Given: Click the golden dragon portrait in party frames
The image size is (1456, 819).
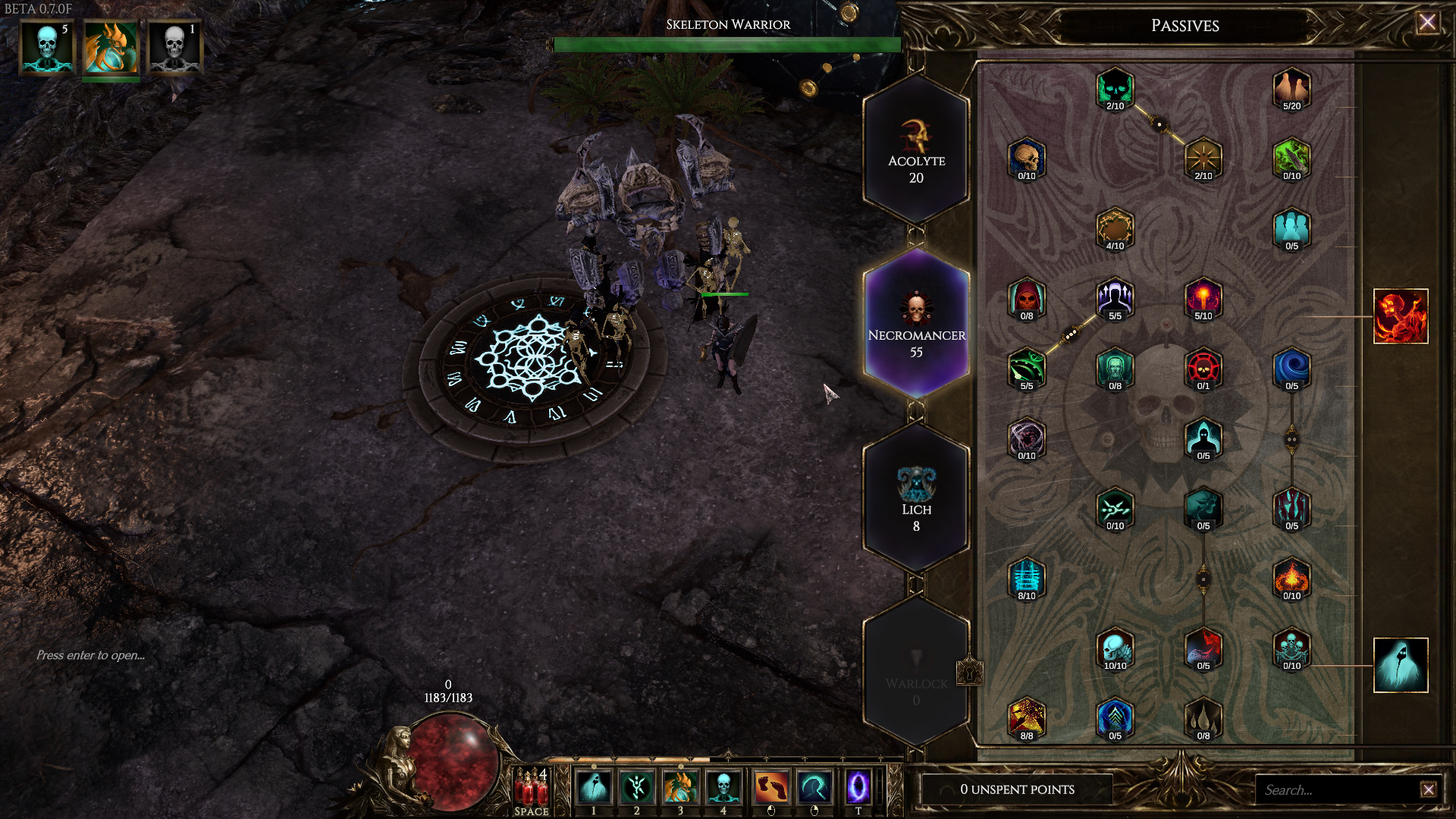Looking at the screenshot, I should (110, 45).
